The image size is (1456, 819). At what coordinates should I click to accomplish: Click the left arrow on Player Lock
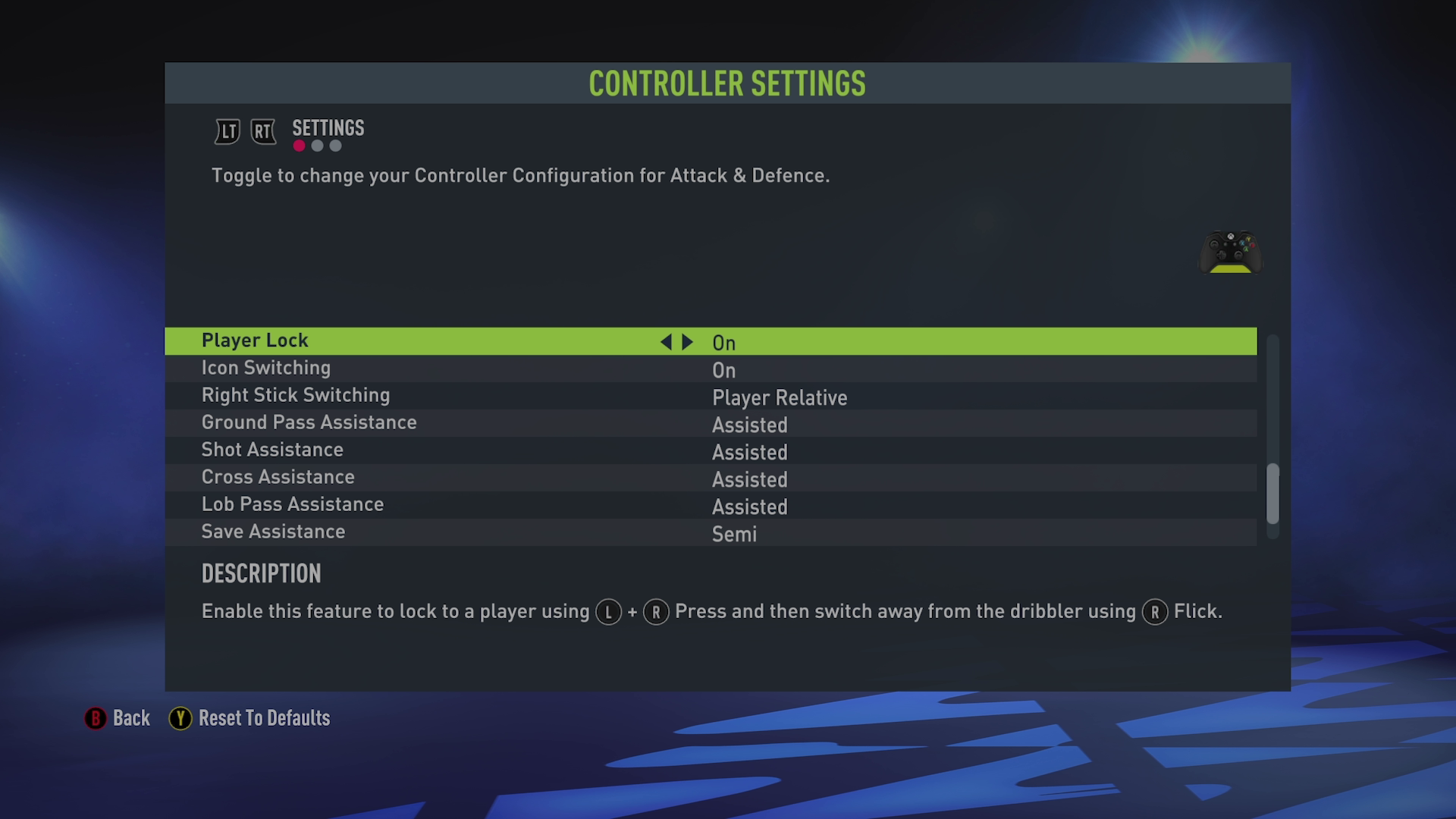(666, 341)
